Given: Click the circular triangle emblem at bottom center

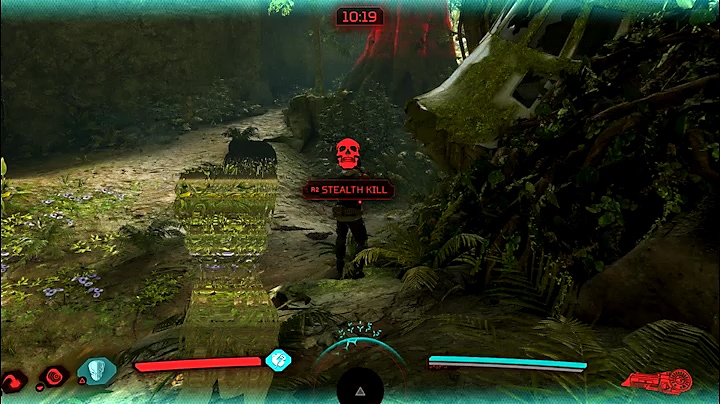Looking at the screenshot, I should pyautogui.click(x=359, y=383).
